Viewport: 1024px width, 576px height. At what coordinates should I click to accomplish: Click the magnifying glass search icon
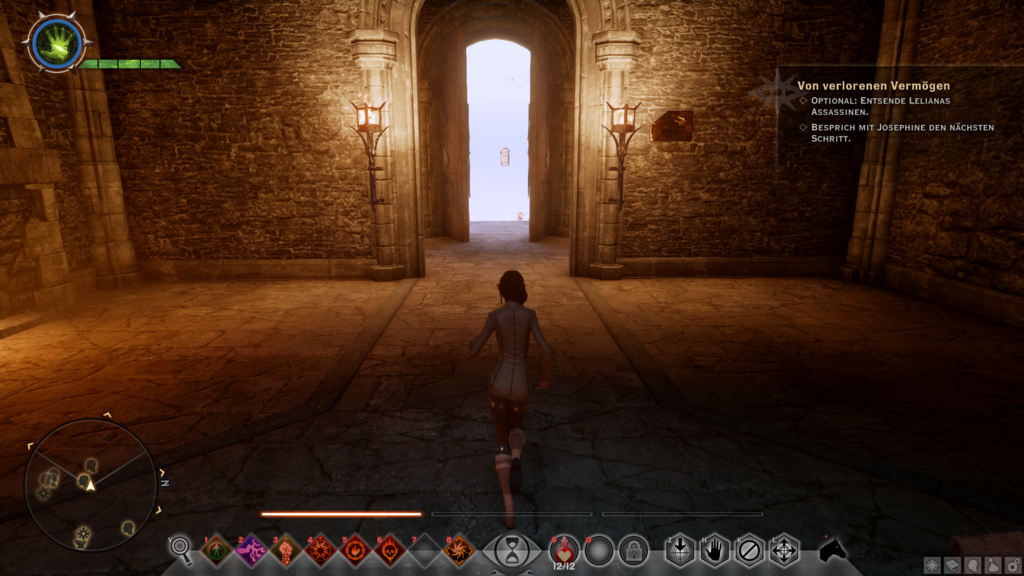click(181, 548)
